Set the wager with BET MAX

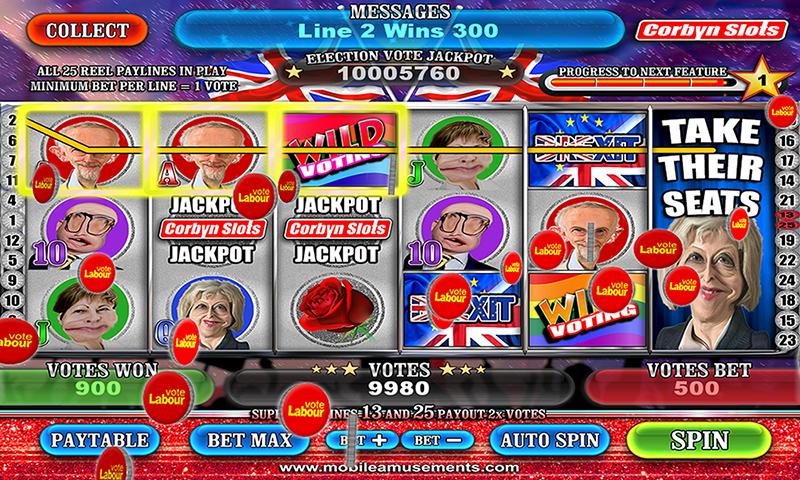(248, 439)
